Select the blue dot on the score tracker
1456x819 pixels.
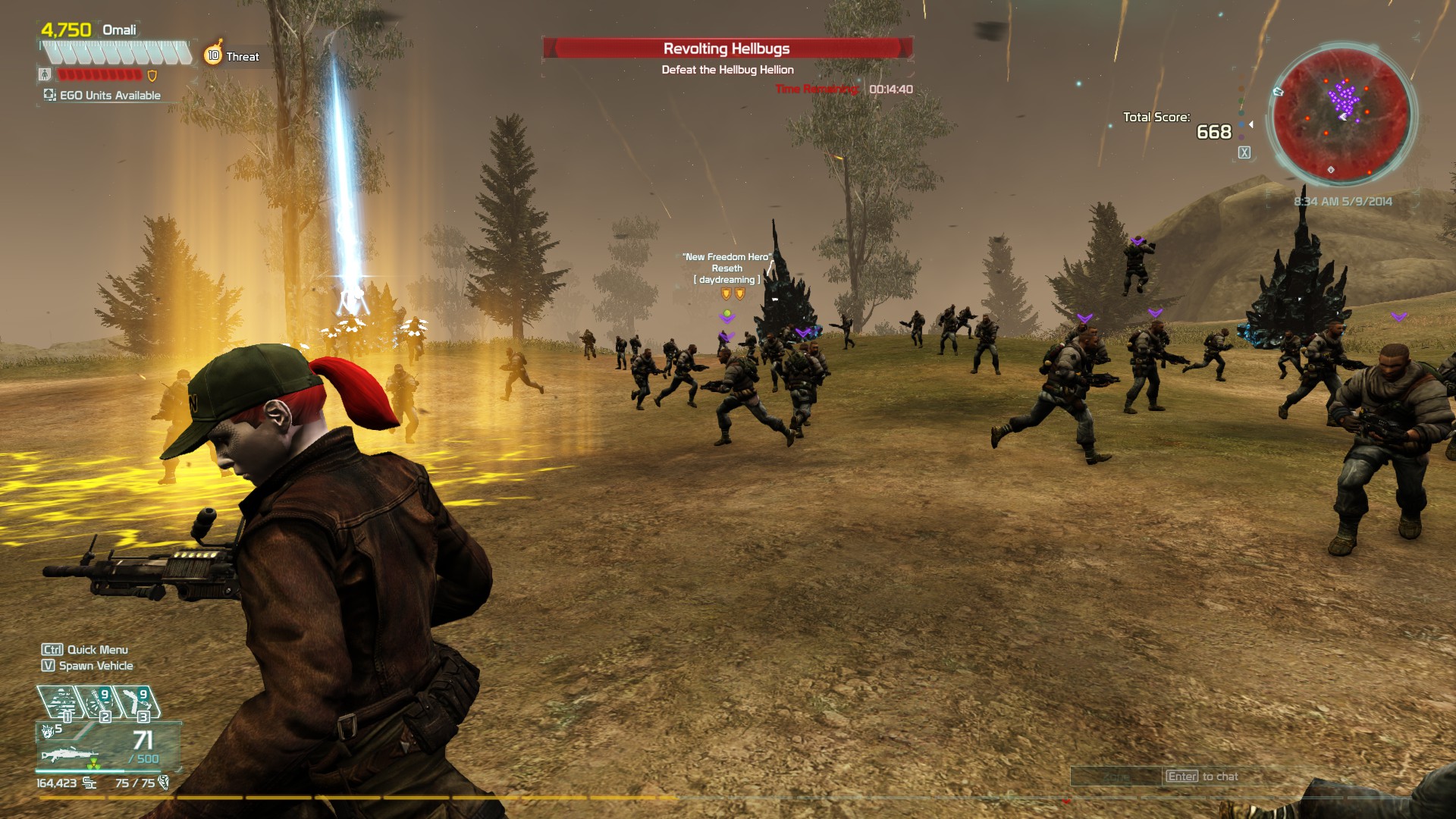1241,124
